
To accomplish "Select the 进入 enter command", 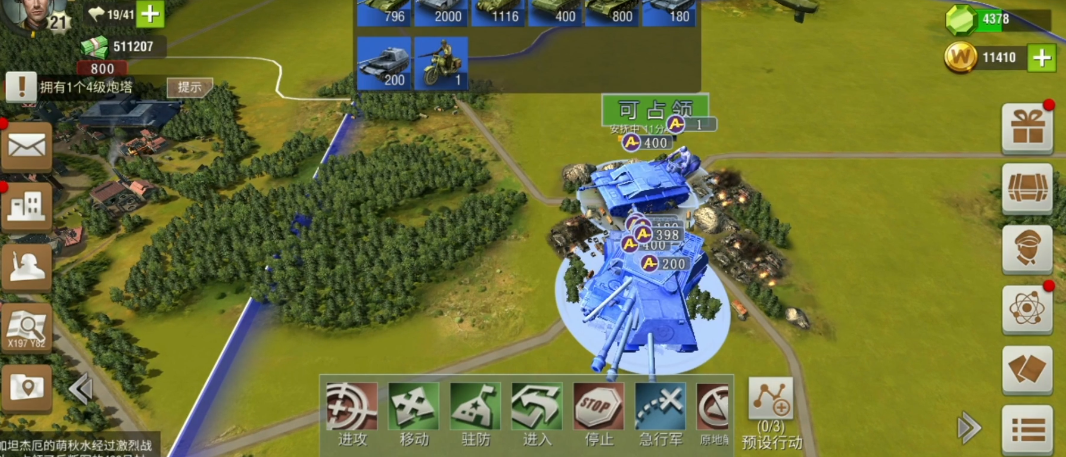I will coord(537,413).
